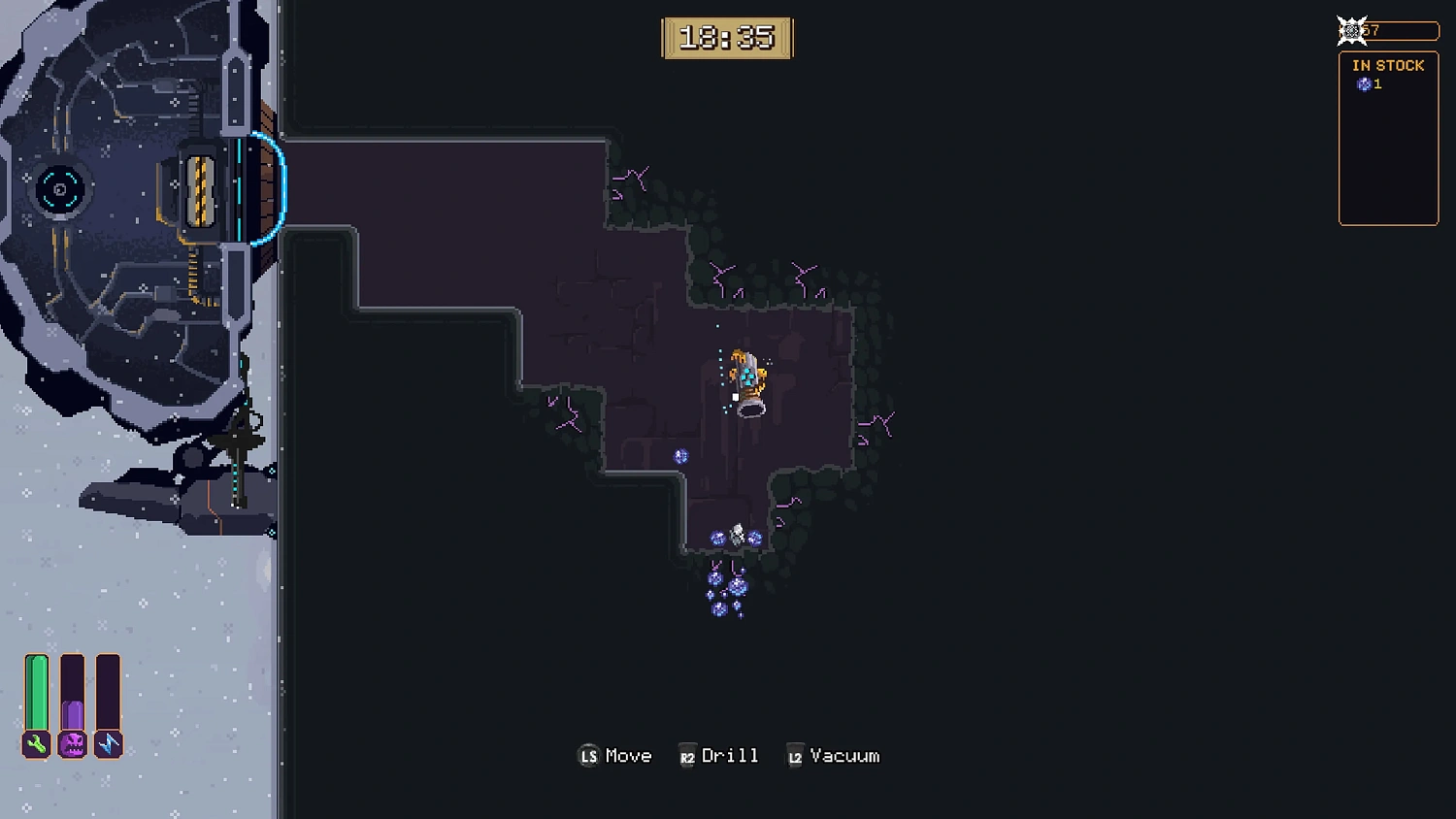The width and height of the screenshot is (1456, 819).
Task: Select the blue crystal icon in IN STOCK panel
Action: click(1364, 84)
